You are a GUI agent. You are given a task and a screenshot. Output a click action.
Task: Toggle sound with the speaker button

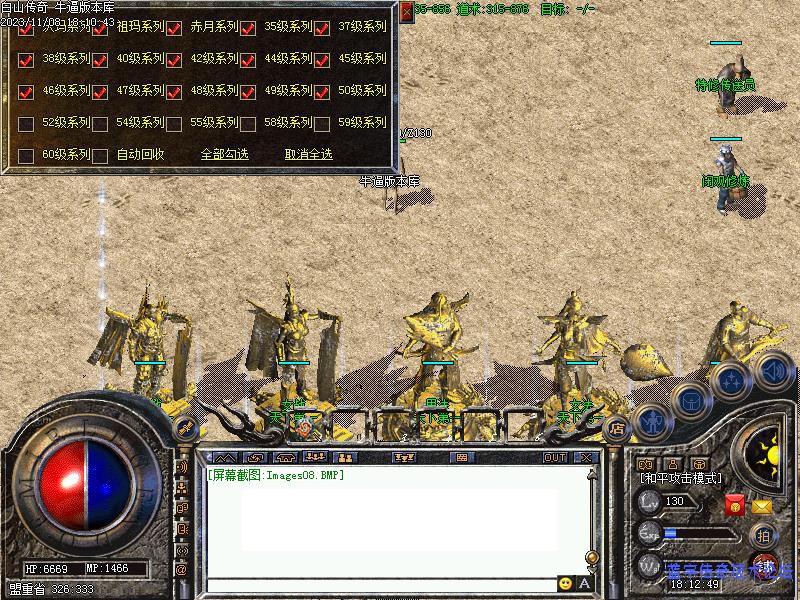(x=773, y=371)
